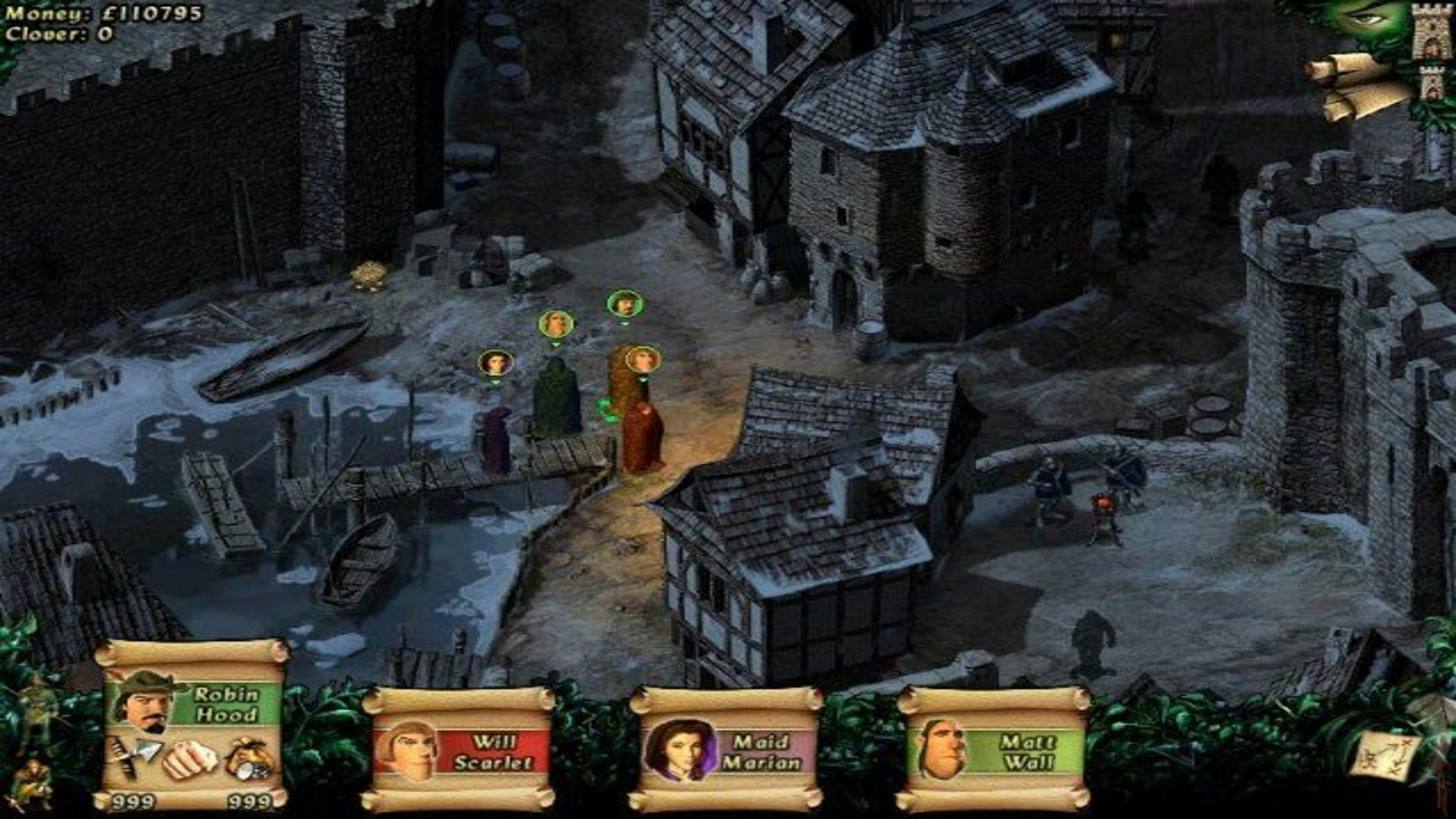Select the highlighted orange character near the path
The height and width of the screenshot is (819, 1456).
pyautogui.click(x=641, y=360)
